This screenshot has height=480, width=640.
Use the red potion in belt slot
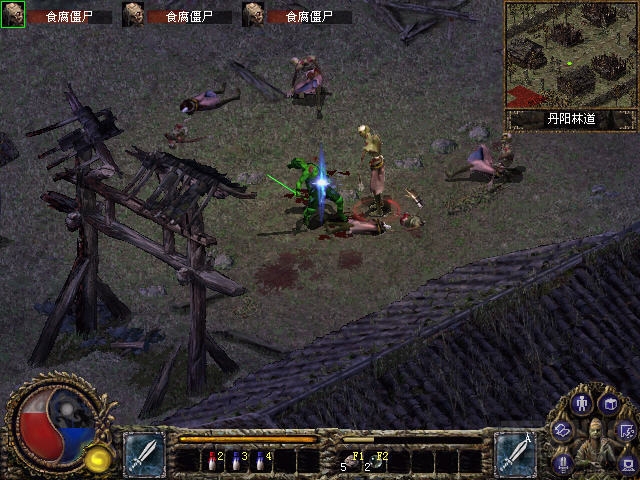(212, 460)
